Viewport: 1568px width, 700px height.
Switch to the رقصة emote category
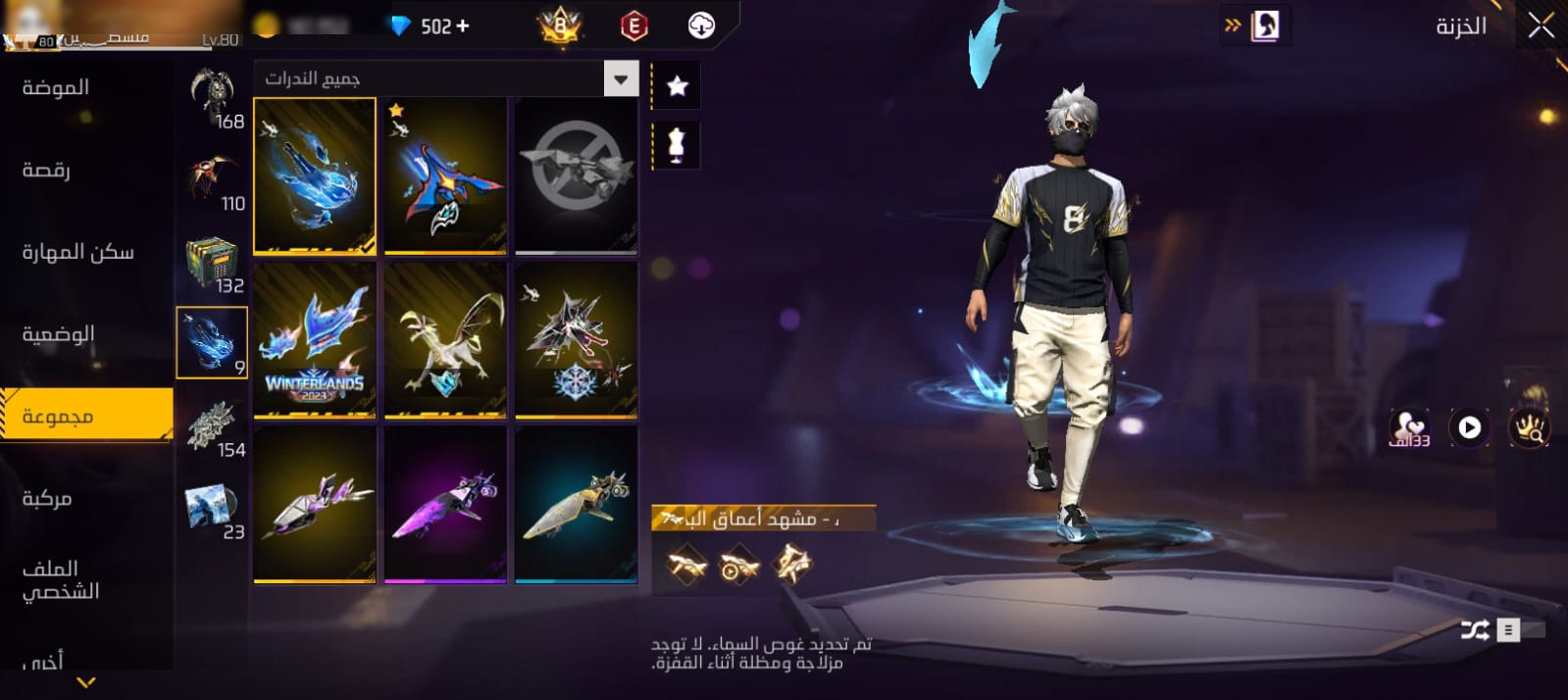(47, 171)
